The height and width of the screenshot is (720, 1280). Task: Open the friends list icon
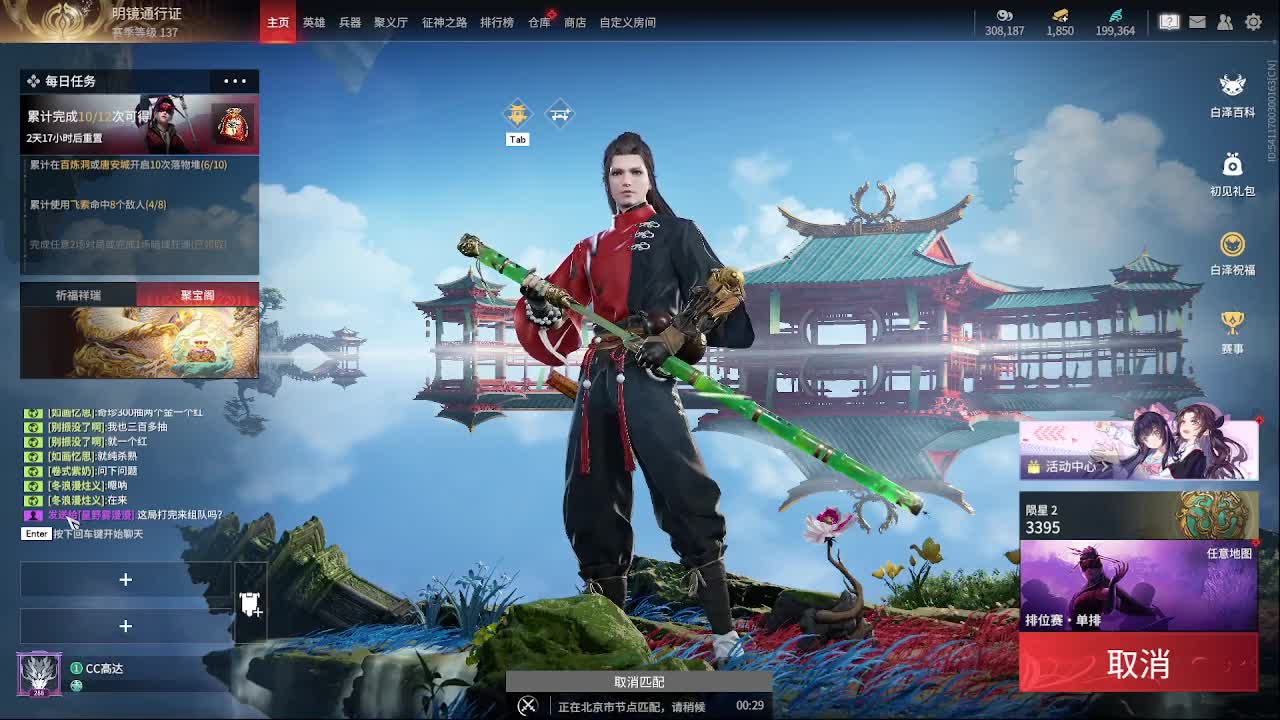[x=1225, y=20]
